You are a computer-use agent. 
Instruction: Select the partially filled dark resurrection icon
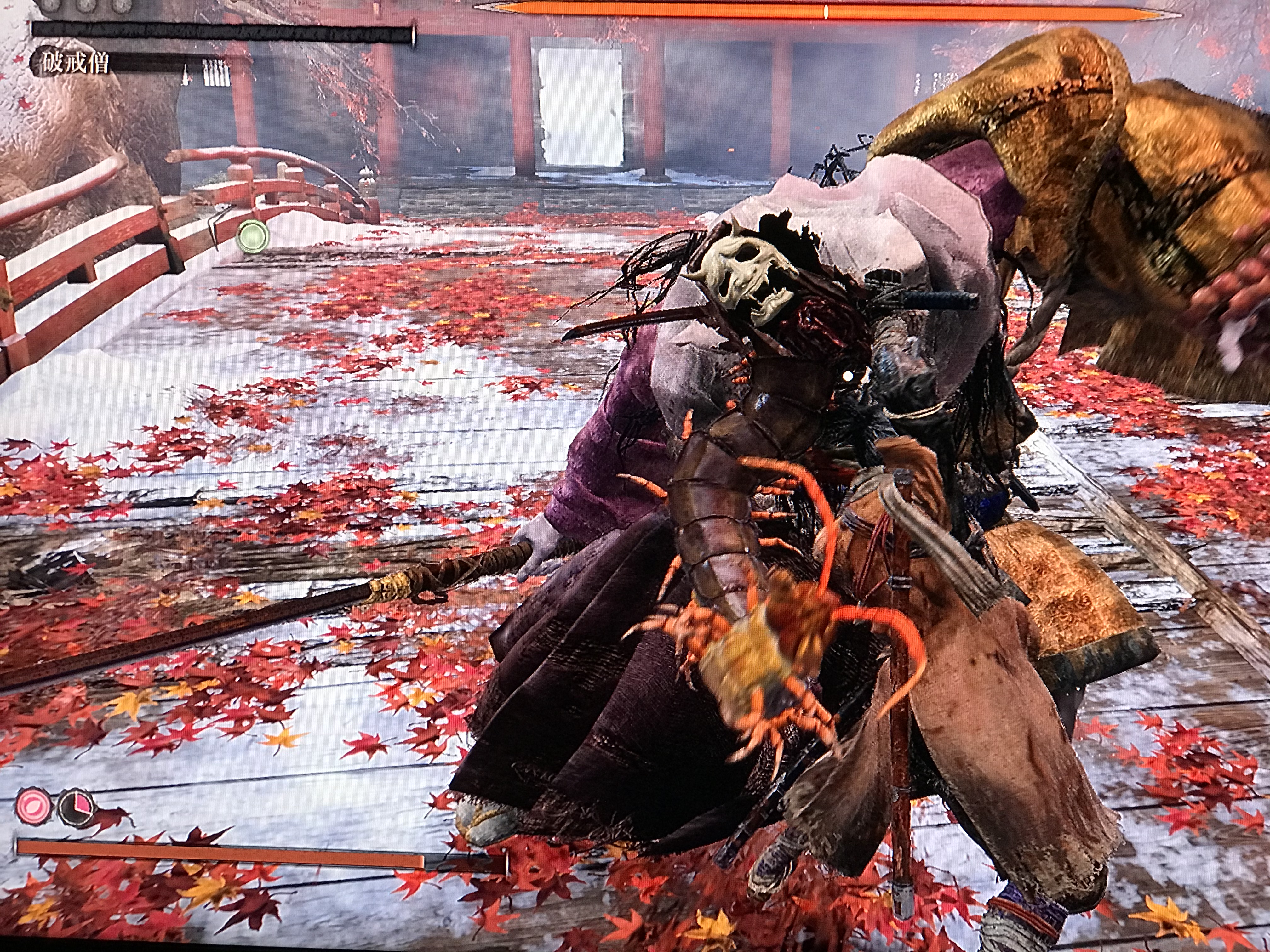(x=75, y=807)
